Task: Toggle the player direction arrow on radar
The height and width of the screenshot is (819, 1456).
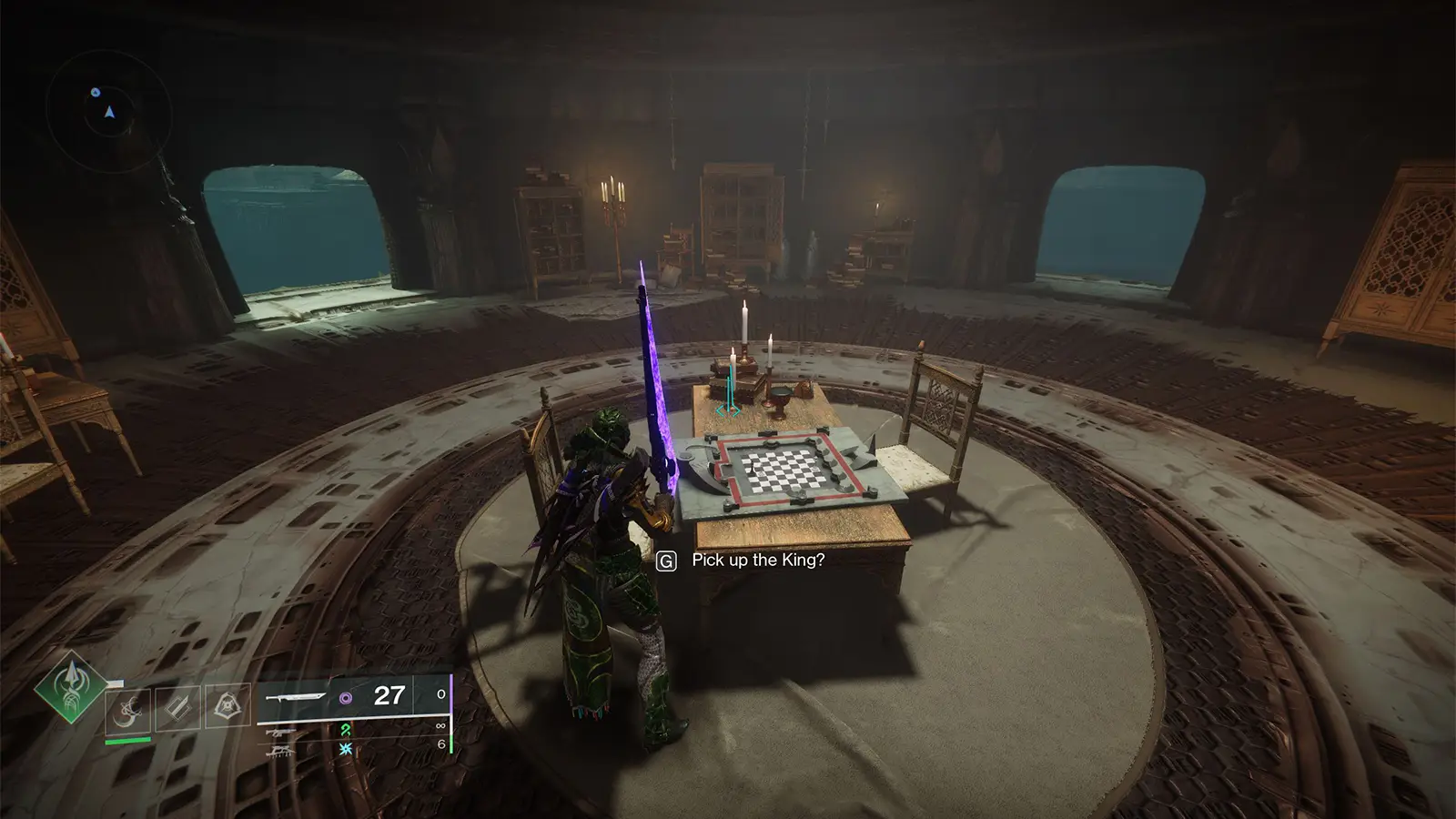Action: tap(110, 114)
